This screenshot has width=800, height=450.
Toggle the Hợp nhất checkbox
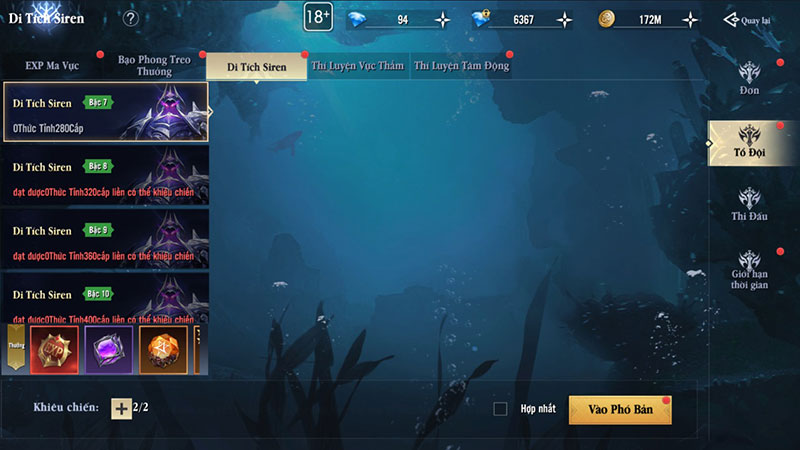coord(501,409)
